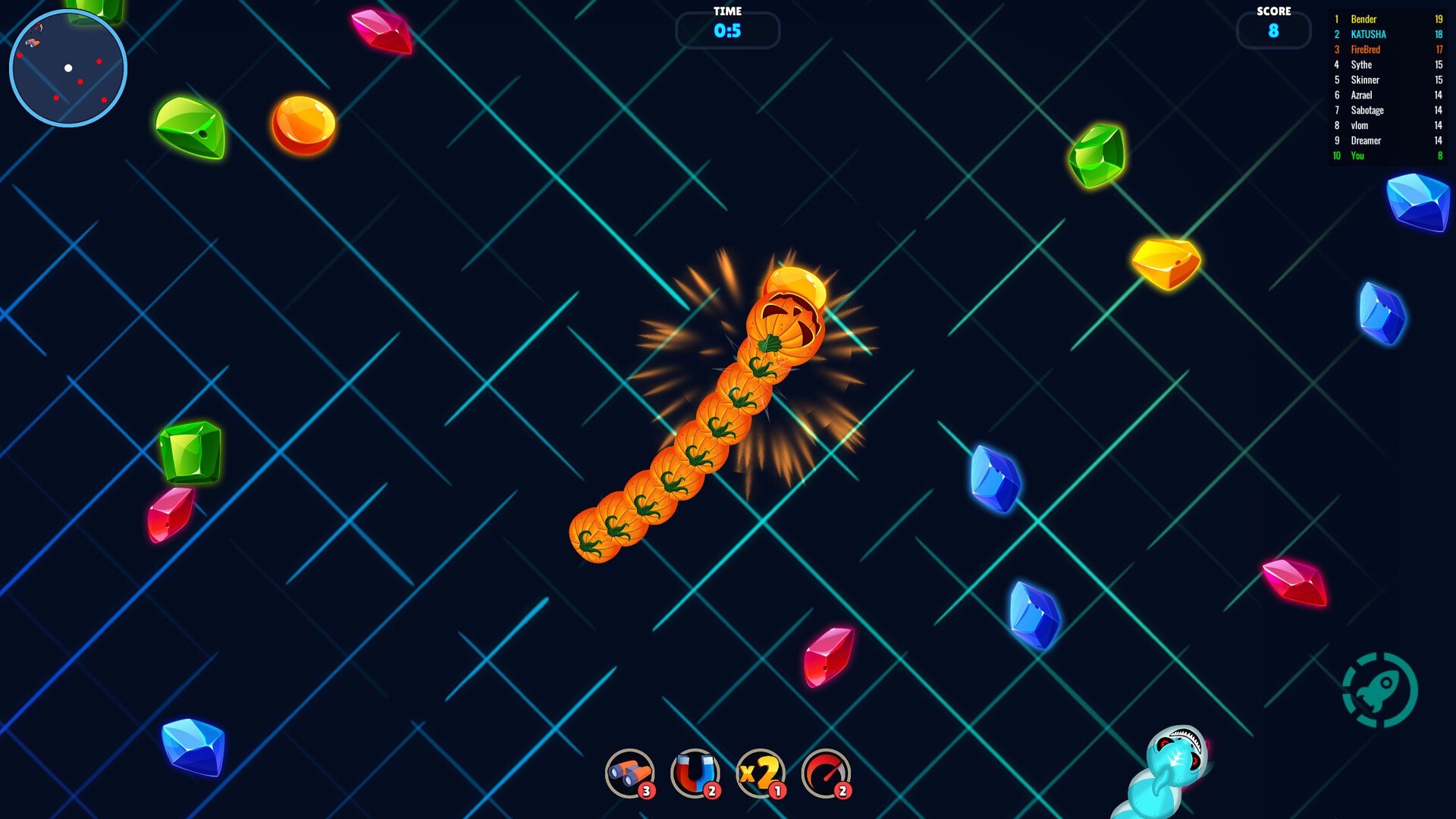Activate the x2 score multiplier power-up
The image size is (1456, 819).
pos(762,772)
